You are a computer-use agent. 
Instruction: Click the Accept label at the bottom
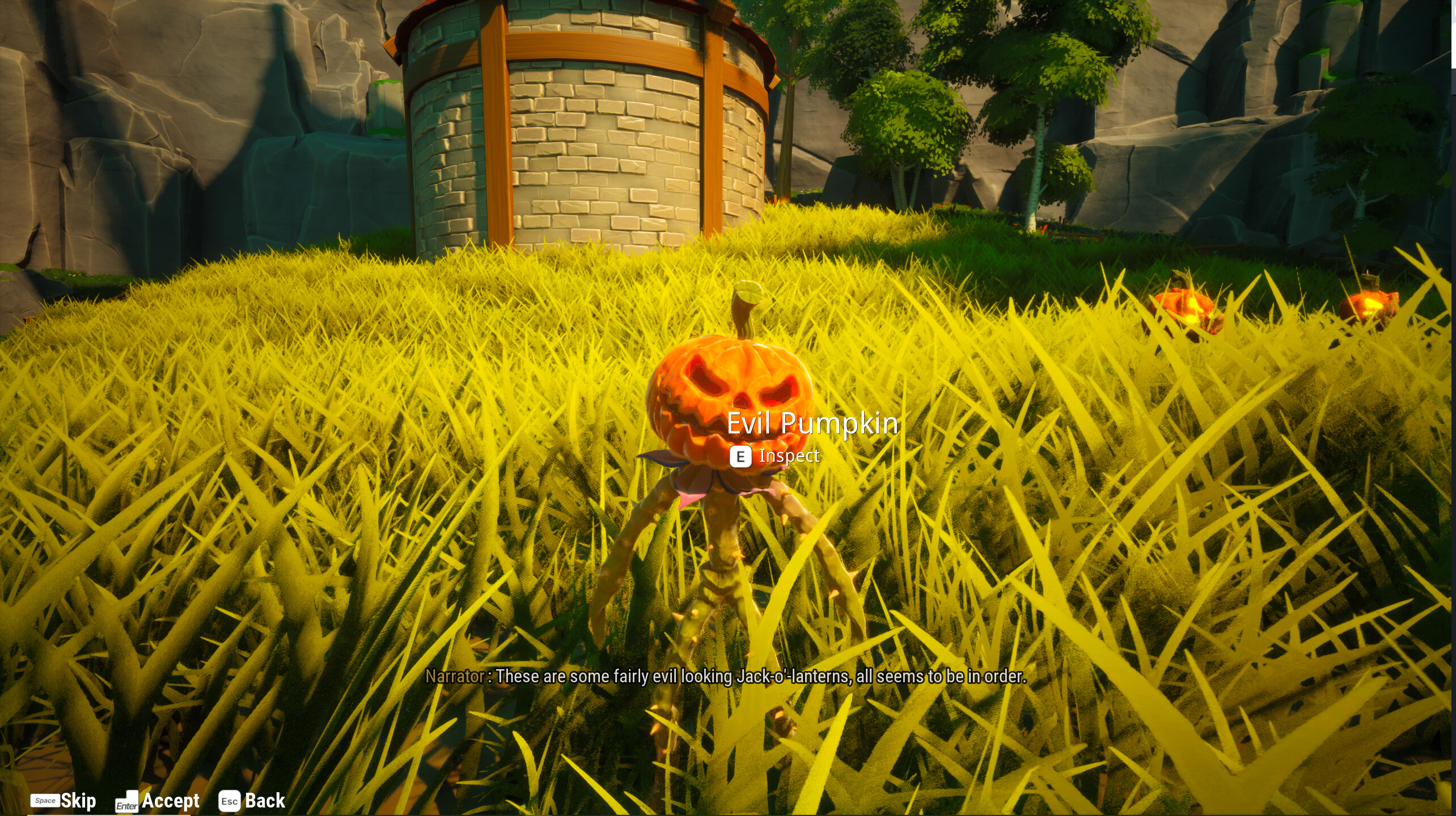[x=170, y=800]
